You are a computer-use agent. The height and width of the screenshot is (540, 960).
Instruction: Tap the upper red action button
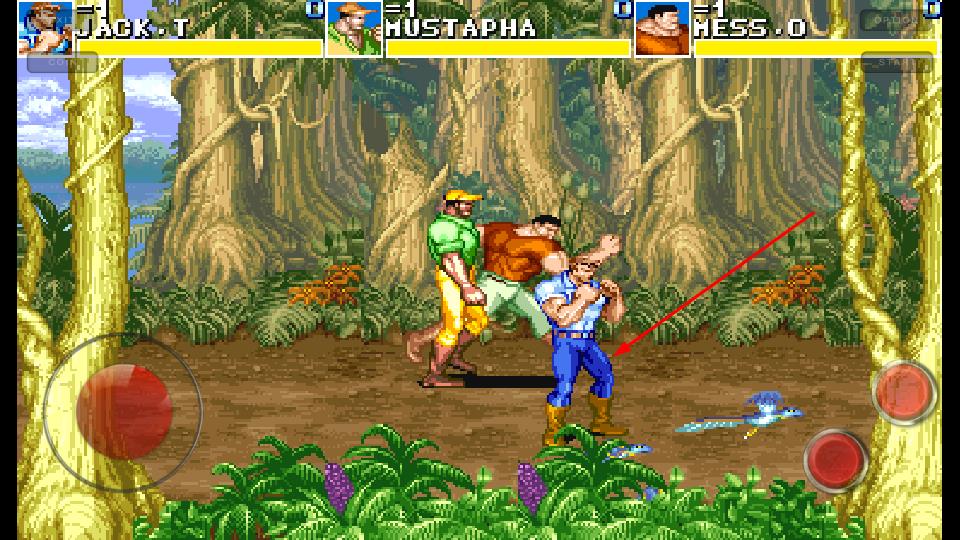point(904,392)
